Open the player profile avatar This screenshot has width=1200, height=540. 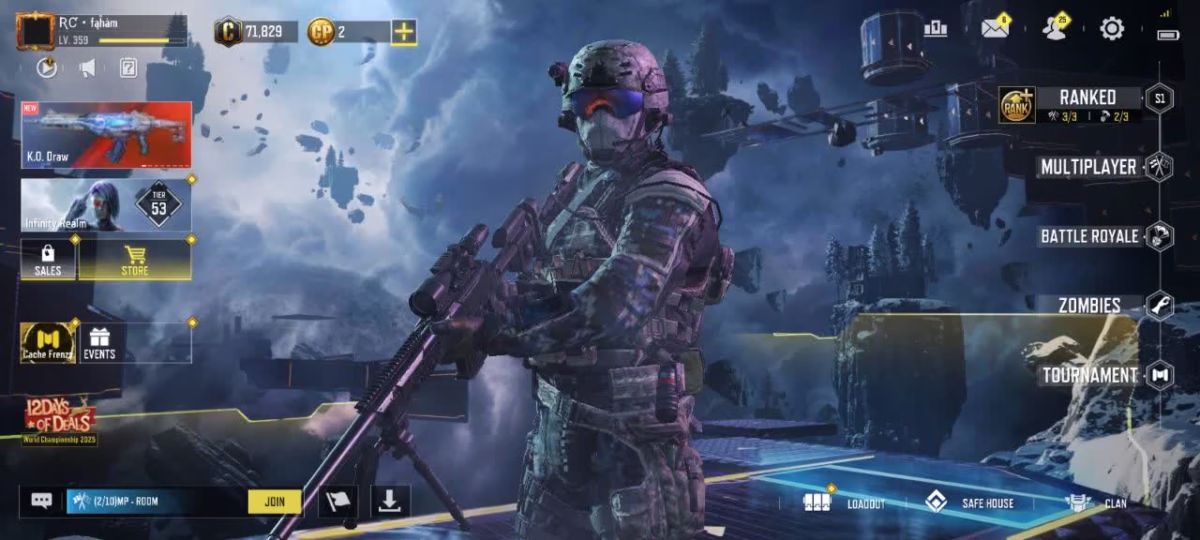(35, 31)
